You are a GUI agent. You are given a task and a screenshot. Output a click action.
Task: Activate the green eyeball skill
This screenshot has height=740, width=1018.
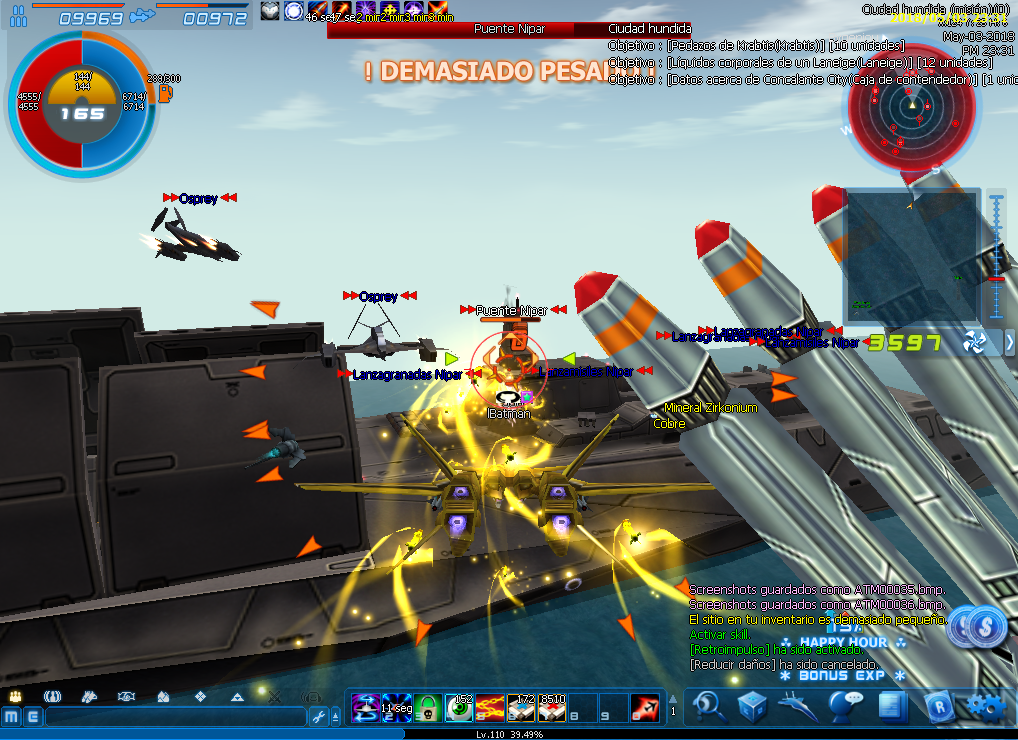tap(458, 707)
